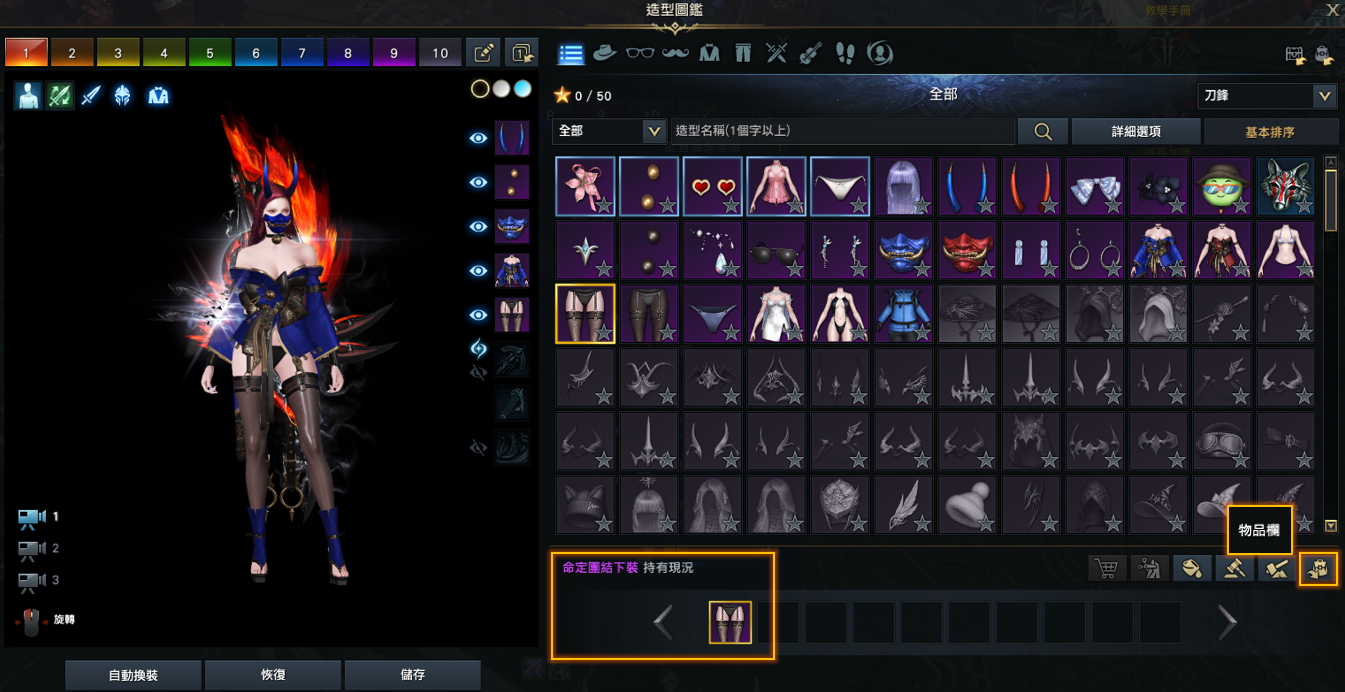
Task: Select the purple long hair wig
Action: pyautogui.click(x=903, y=186)
